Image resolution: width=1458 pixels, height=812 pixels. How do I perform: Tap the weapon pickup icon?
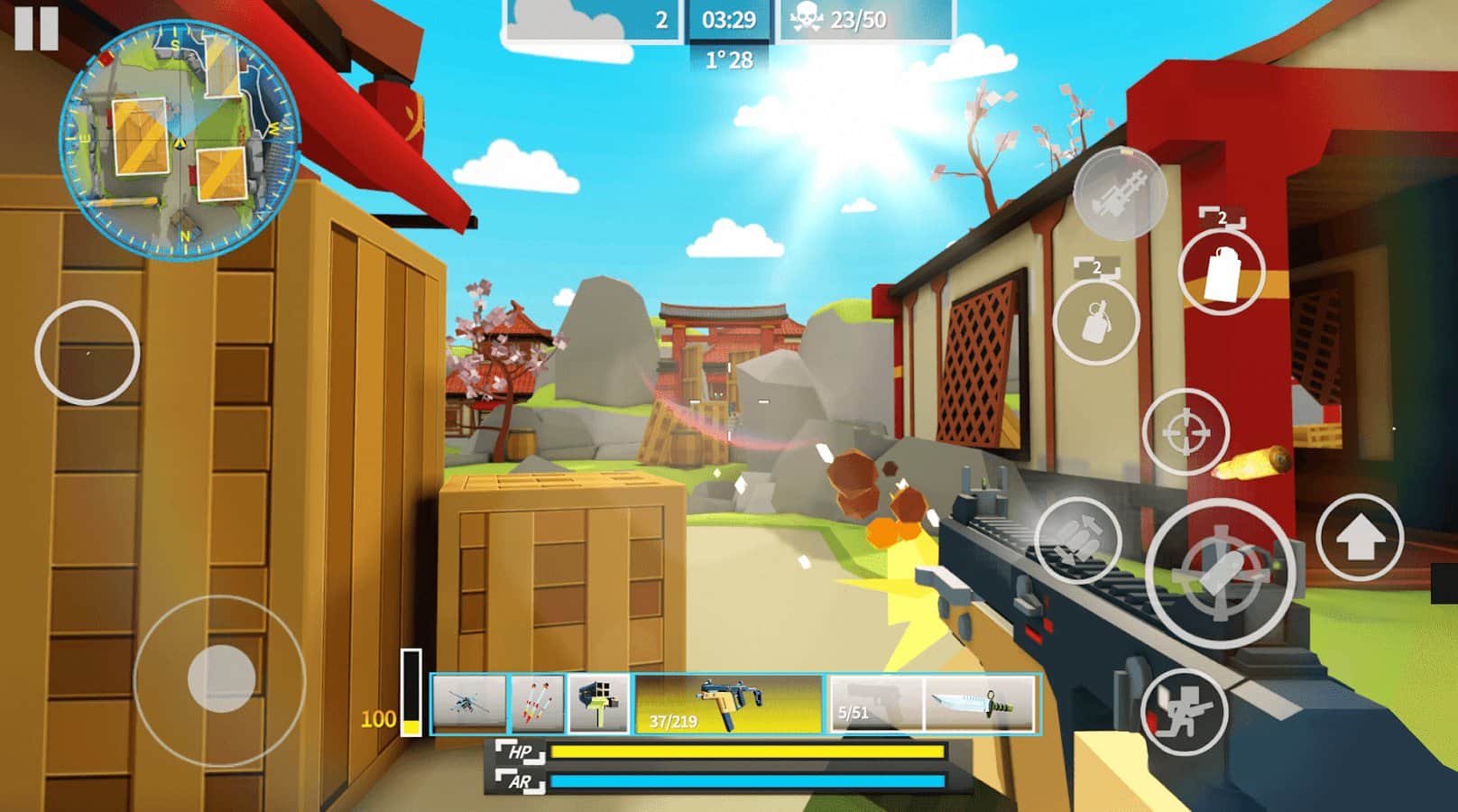click(1121, 194)
